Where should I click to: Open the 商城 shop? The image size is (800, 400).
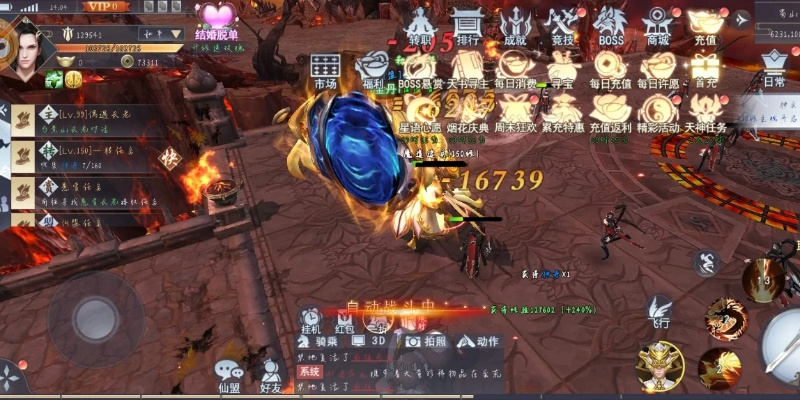[x=657, y=26]
